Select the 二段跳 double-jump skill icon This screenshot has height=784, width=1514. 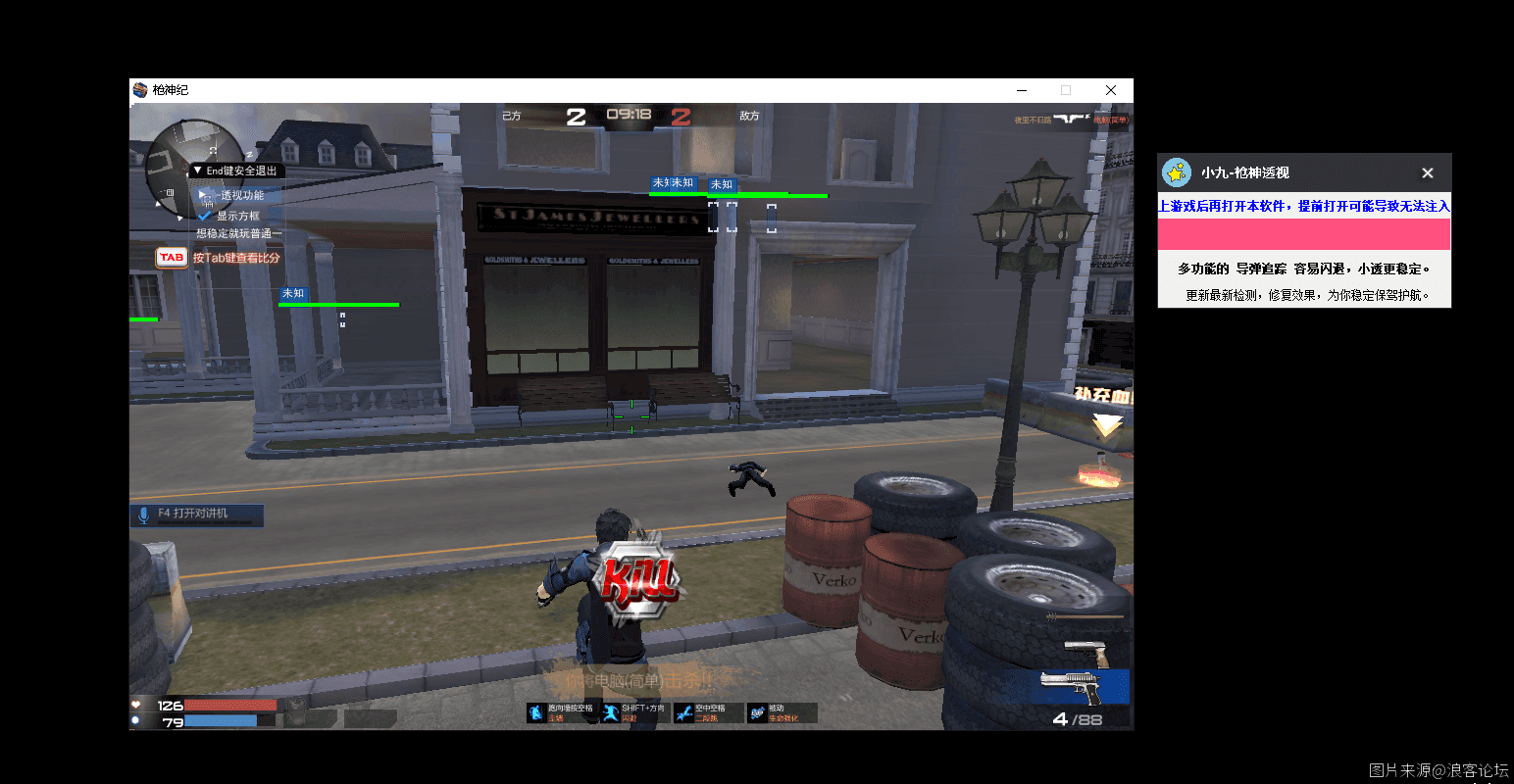[683, 712]
